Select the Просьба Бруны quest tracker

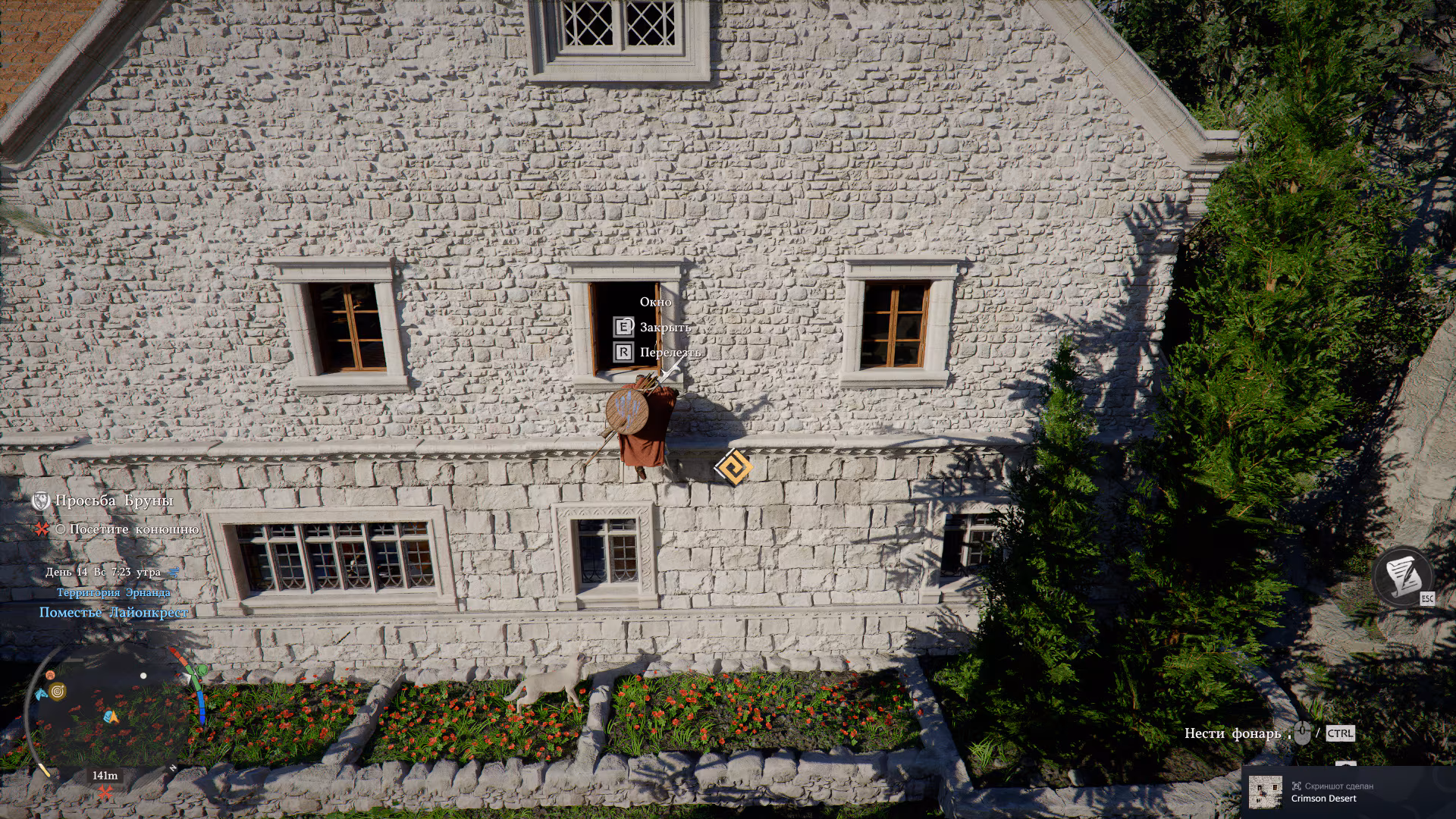(114, 500)
